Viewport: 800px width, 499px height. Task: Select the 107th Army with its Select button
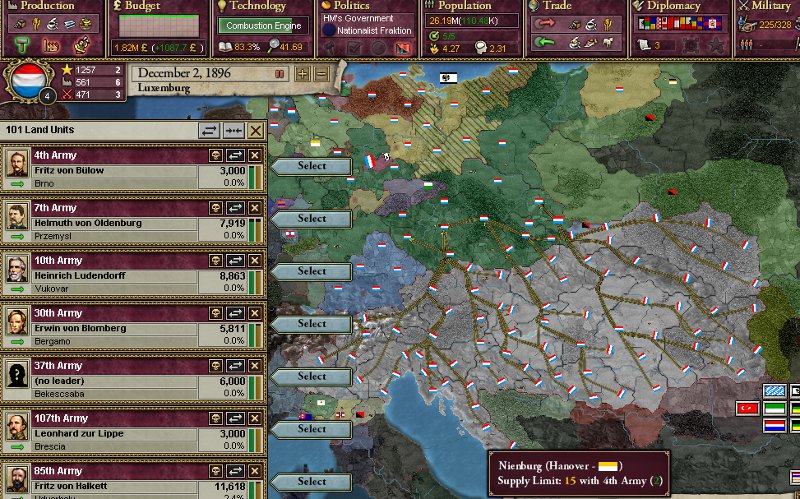(311, 429)
